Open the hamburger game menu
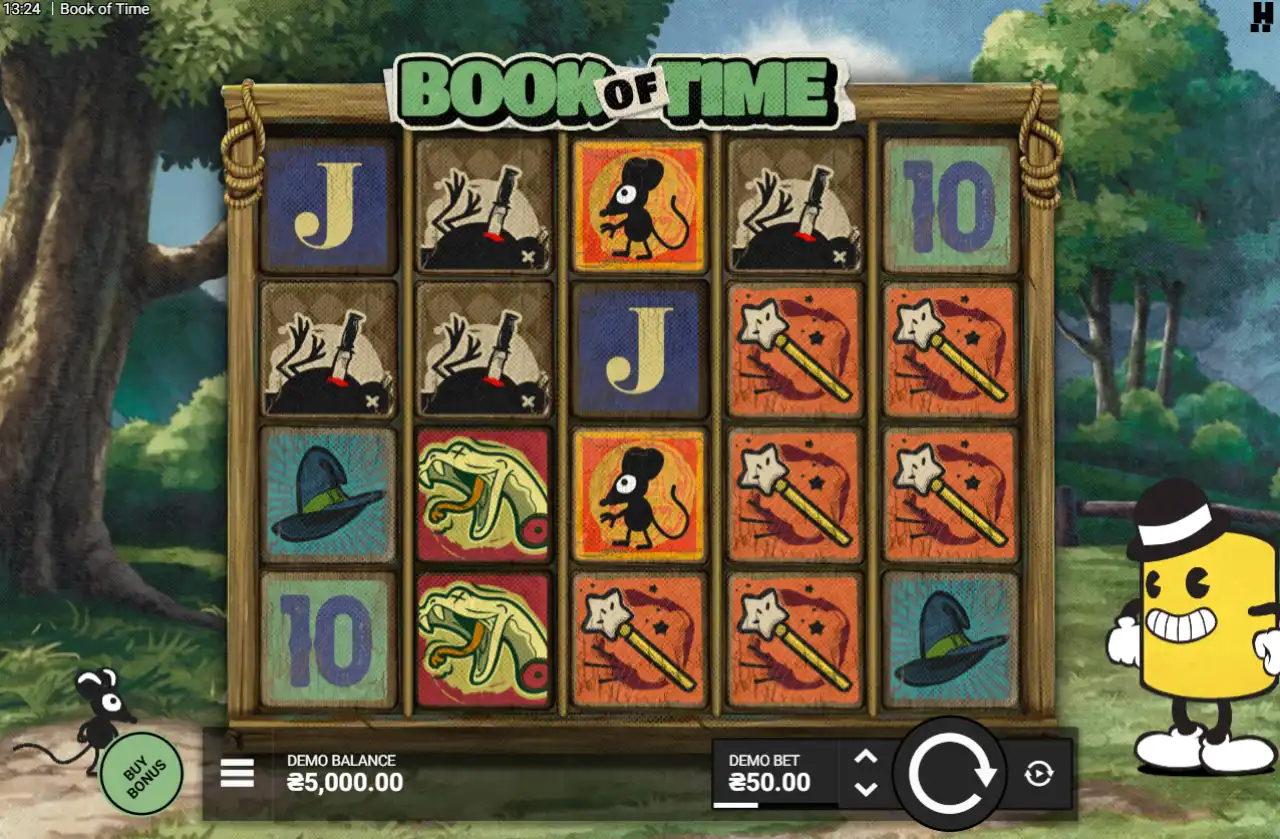1280x839 pixels. click(x=237, y=771)
